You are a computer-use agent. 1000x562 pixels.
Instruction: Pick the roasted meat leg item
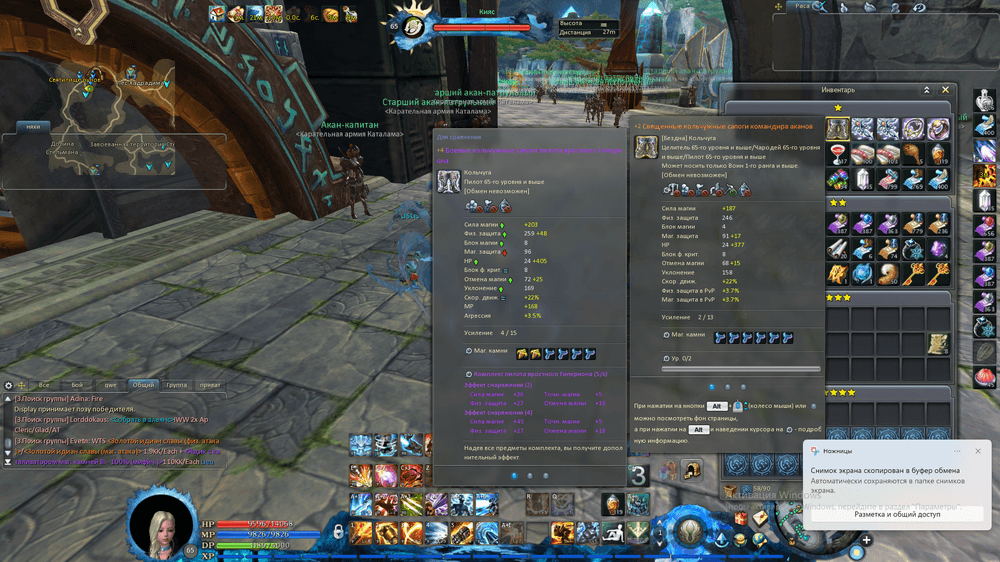click(914, 153)
